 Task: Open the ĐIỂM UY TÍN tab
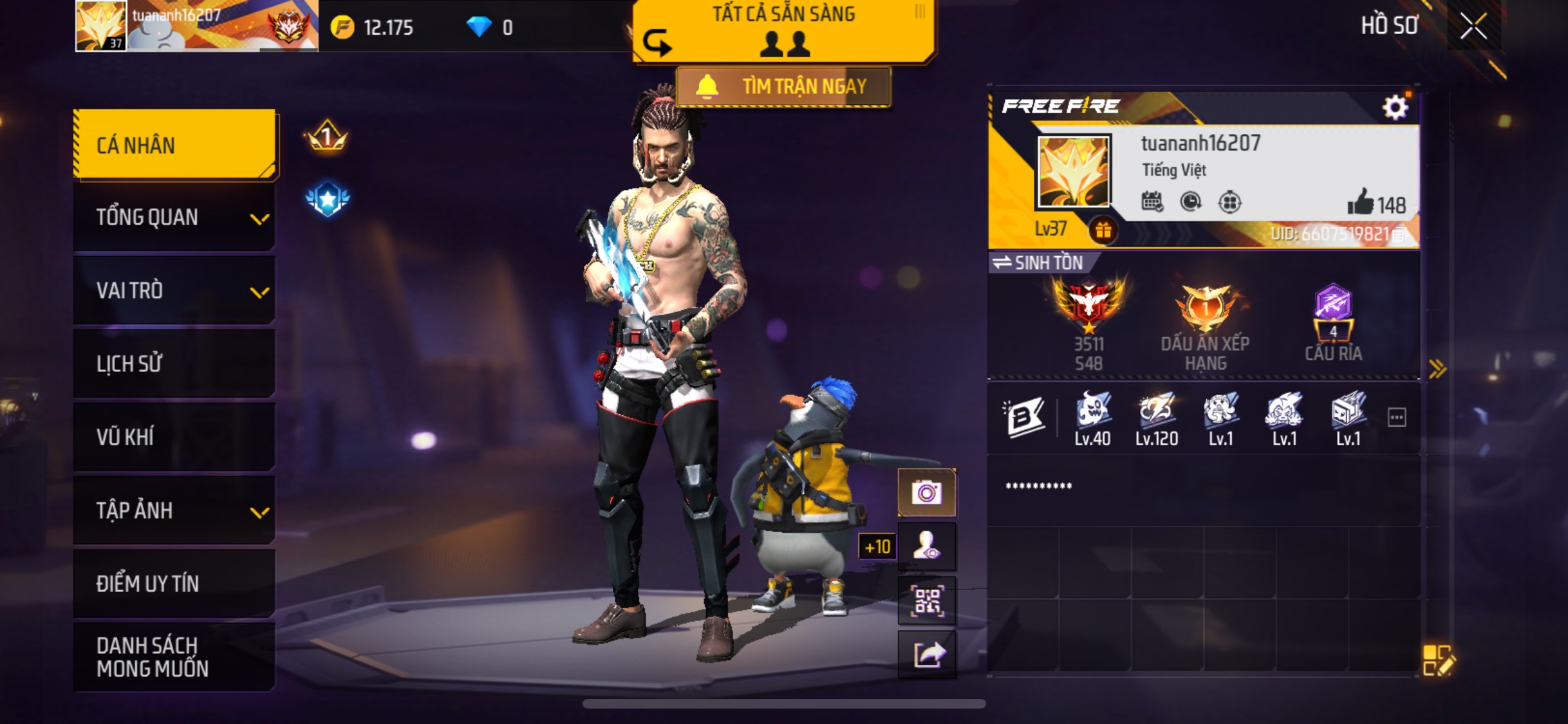(x=174, y=584)
